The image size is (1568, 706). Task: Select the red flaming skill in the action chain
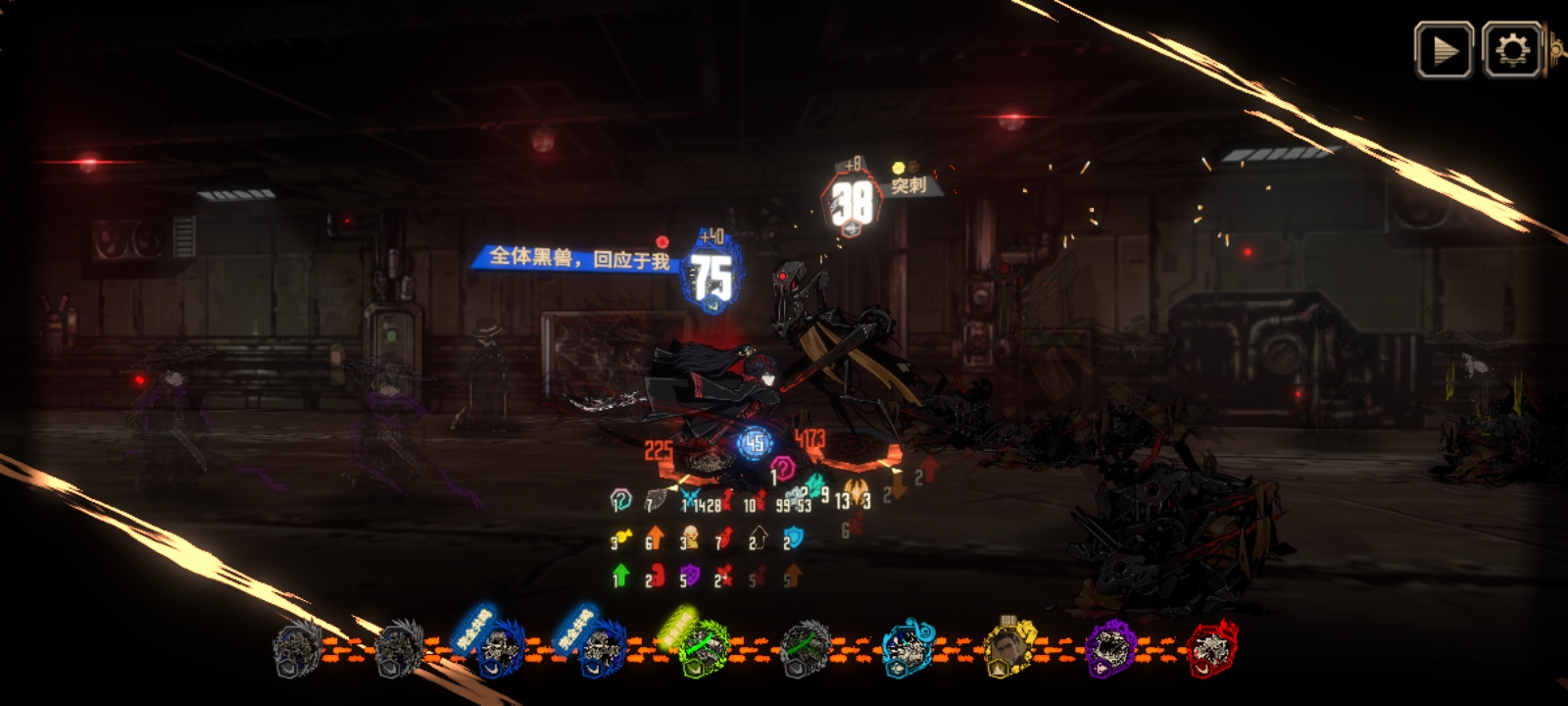pyautogui.click(x=1212, y=649)
